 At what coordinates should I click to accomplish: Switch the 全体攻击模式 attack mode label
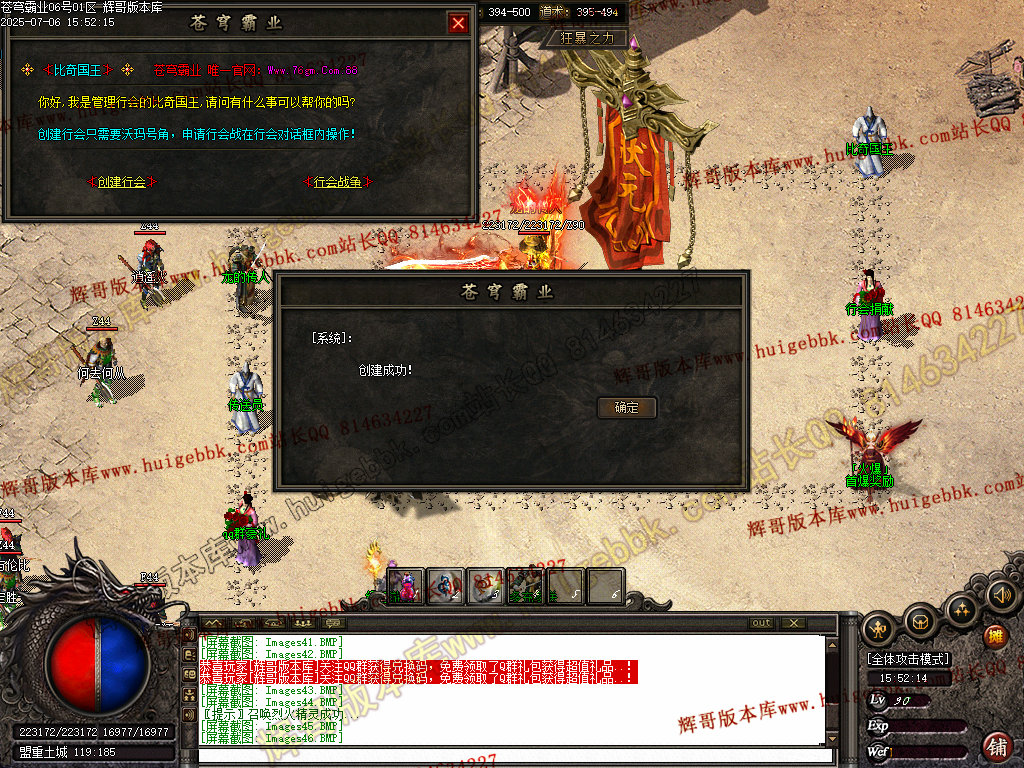pos(908,660)
